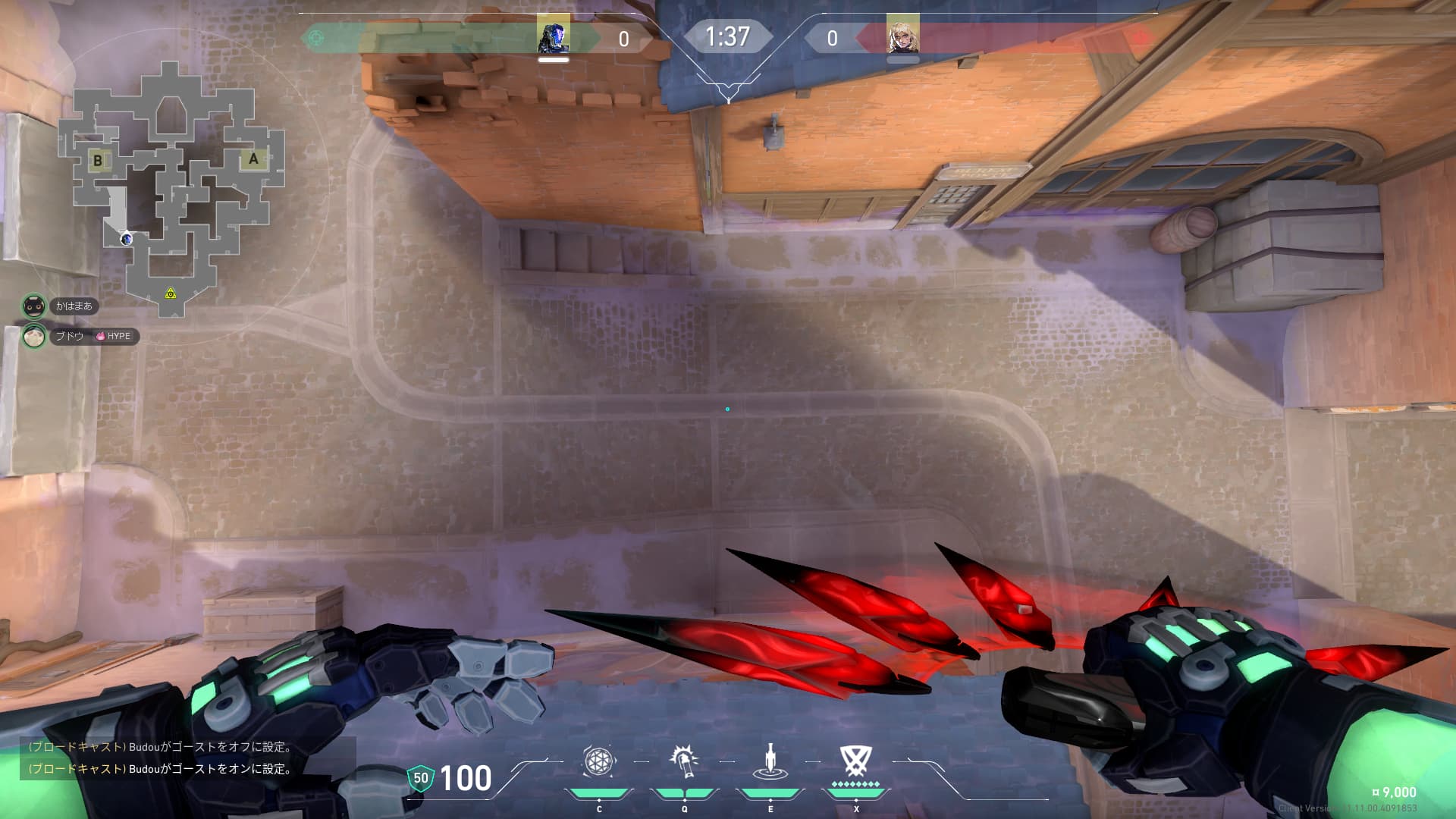
Task: Activate the flashing canister ability icon
Action: coord(684,761)
